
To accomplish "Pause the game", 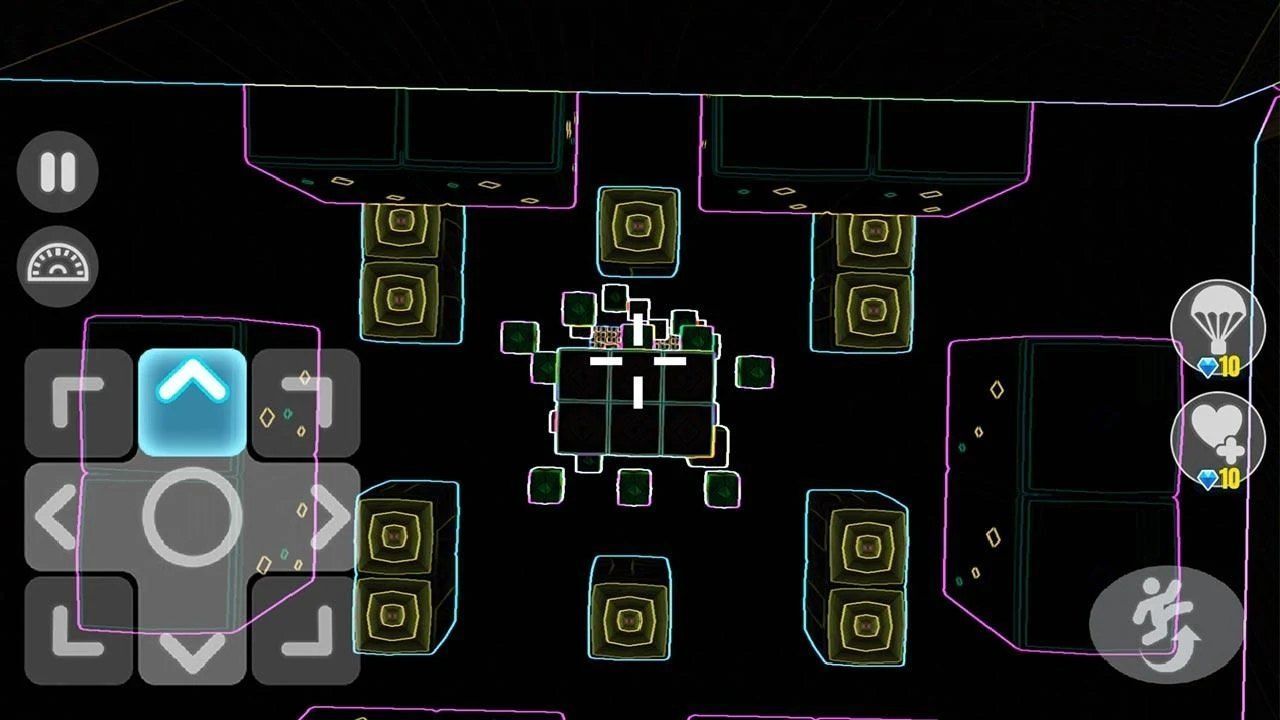I will [57, 172].
